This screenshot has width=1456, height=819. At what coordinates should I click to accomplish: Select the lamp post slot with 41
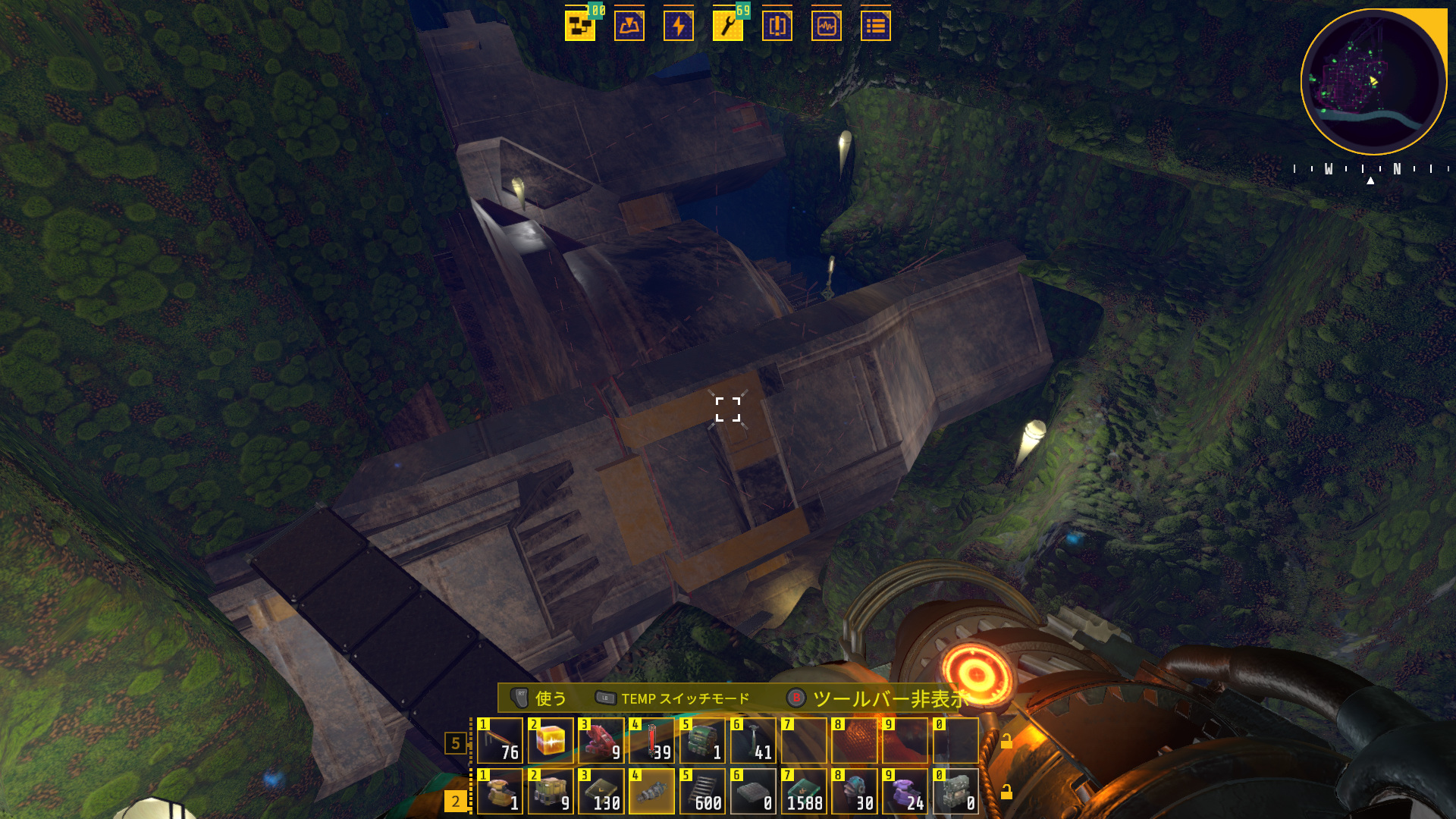(x=753, y=740)
